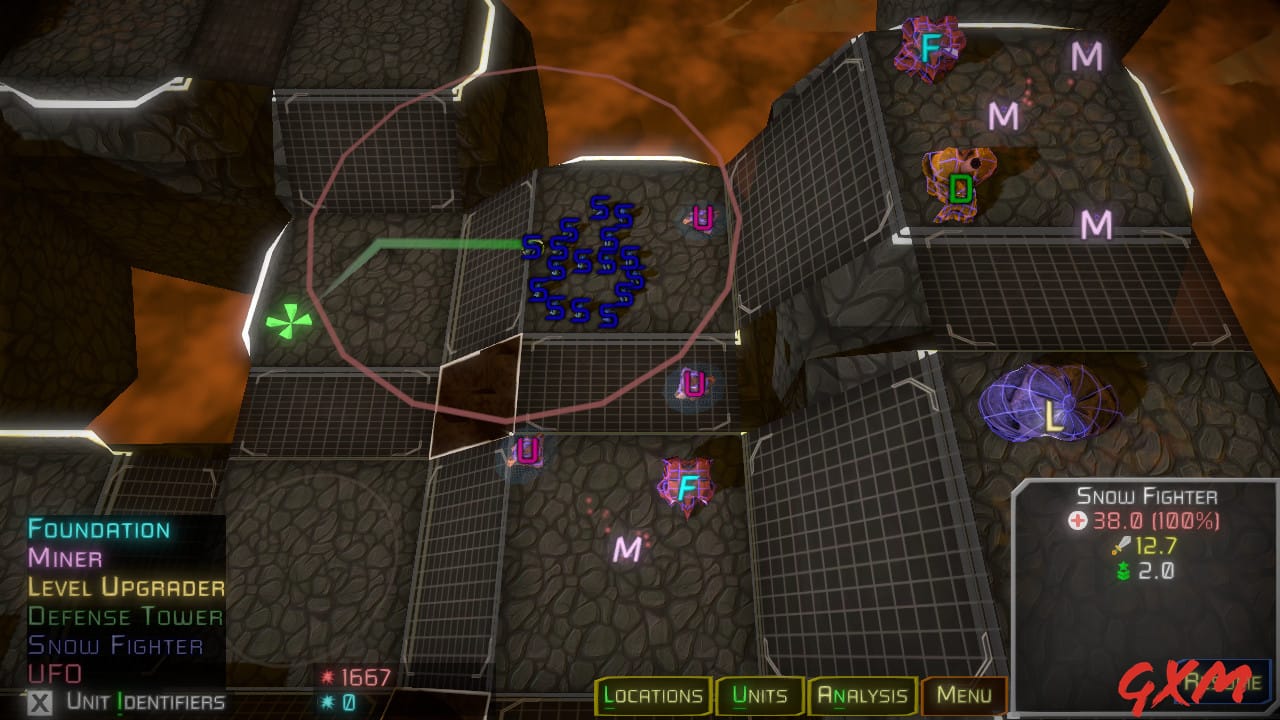Viewport: 1280px width, 720px height.
Task: Expand the Snow Fighter info panel
Action: [x=1148, y=495]
